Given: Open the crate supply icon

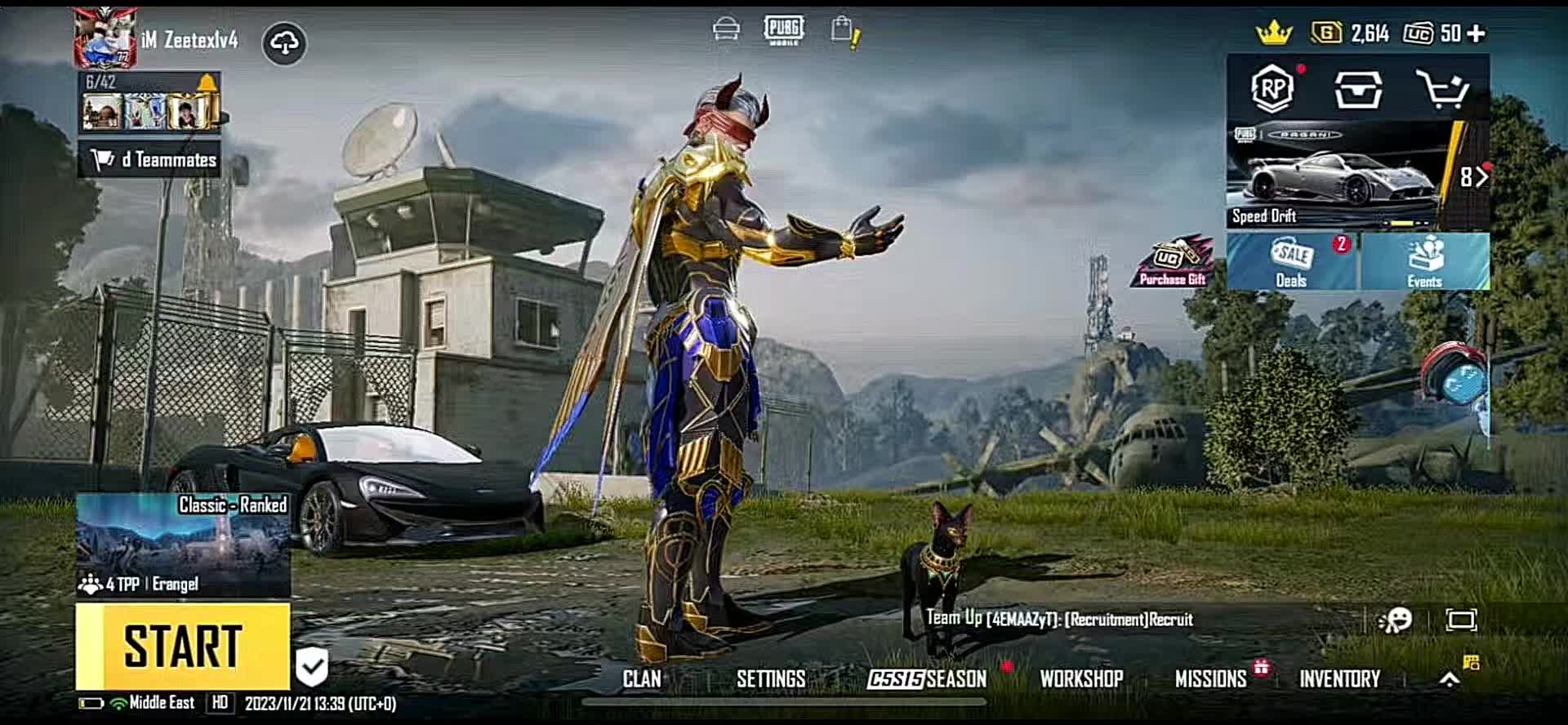Looking at the screenshot, I should [1358, 88].
